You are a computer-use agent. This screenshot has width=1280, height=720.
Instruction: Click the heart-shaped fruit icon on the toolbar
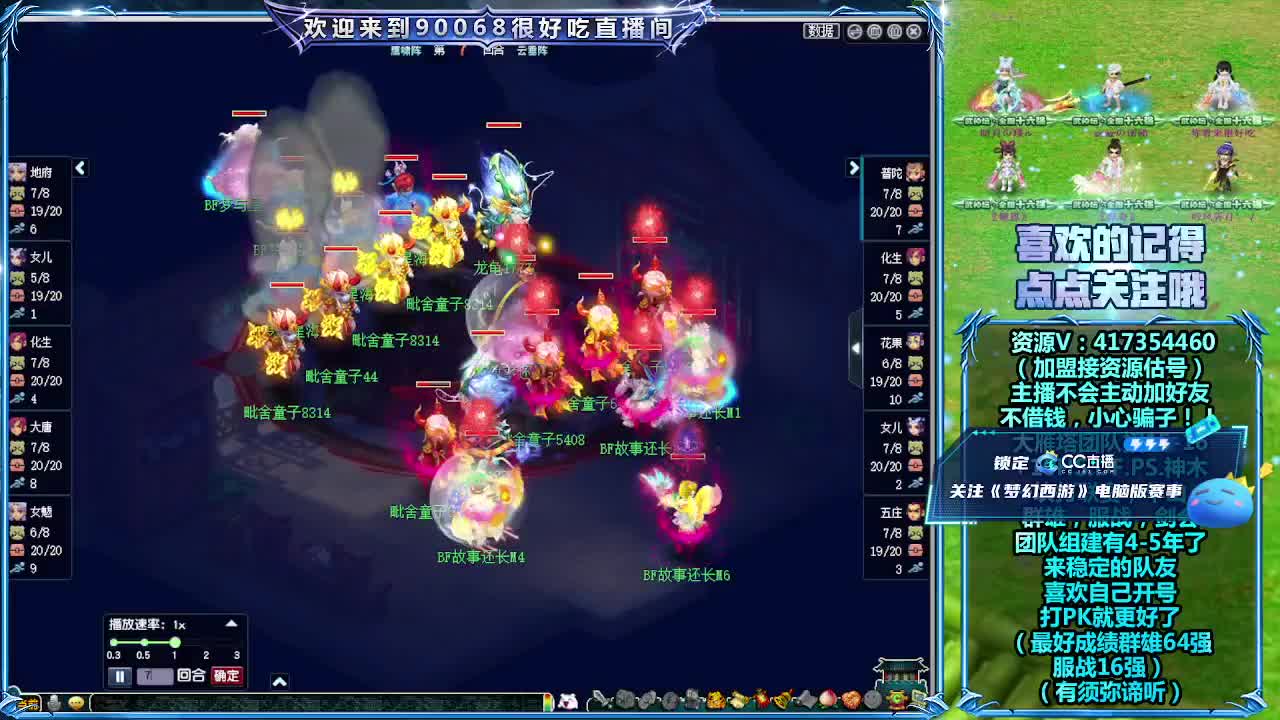click(x=850, y=702)
